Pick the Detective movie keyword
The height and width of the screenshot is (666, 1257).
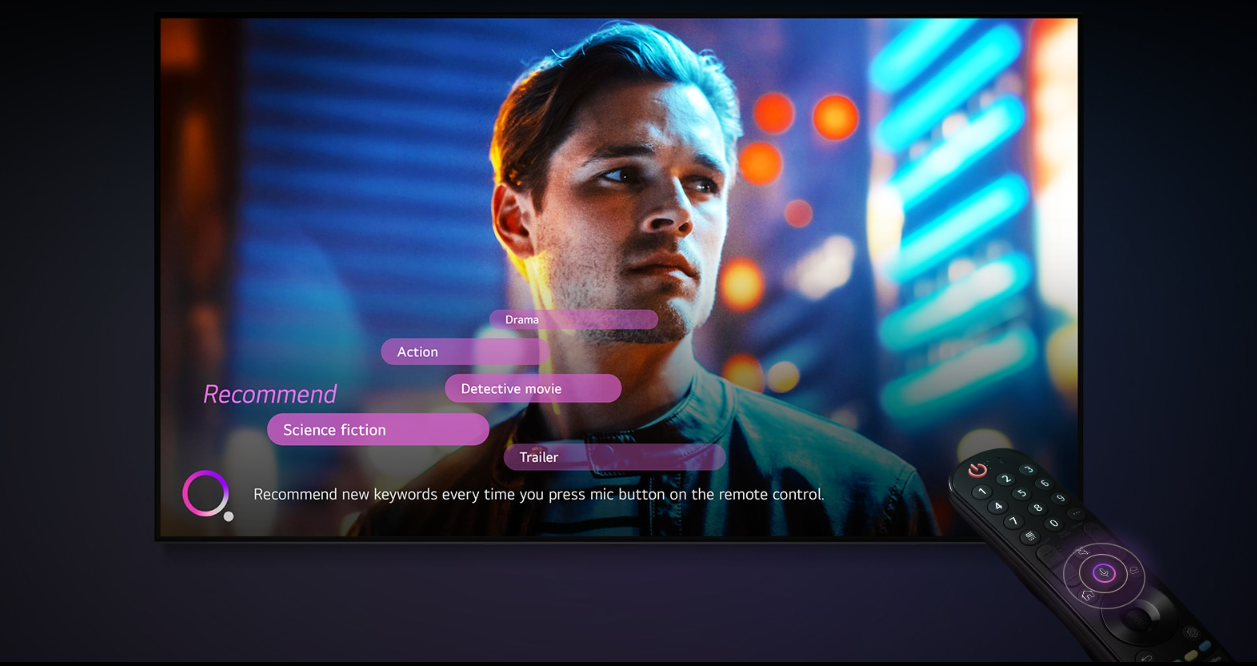(532, 389)
